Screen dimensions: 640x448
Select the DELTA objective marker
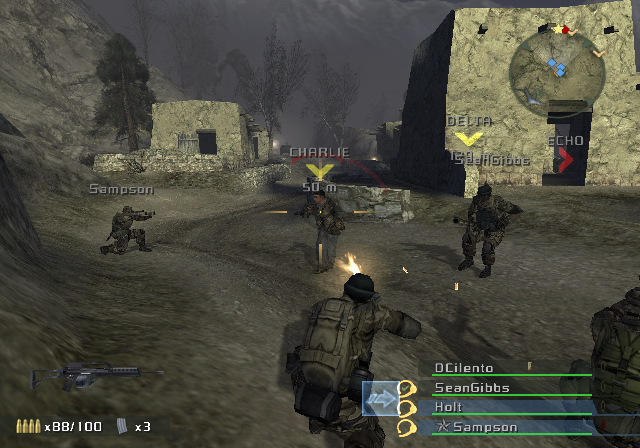(x=471, y=137)
